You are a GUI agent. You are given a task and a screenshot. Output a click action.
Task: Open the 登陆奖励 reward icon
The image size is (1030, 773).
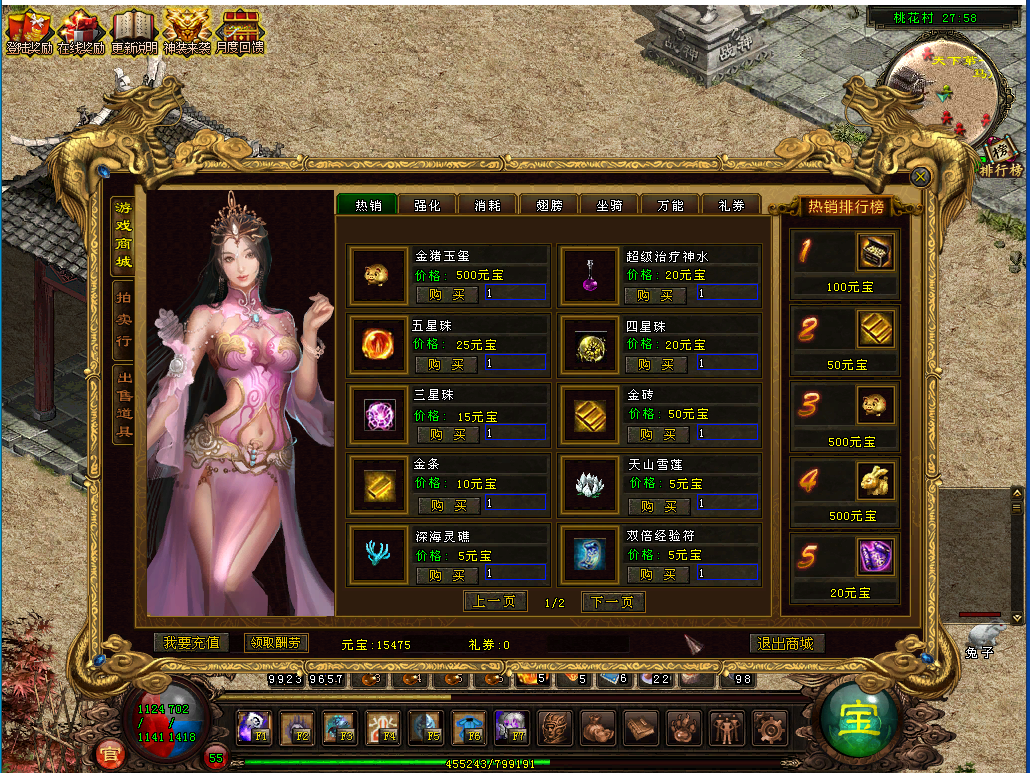(29, 32)
